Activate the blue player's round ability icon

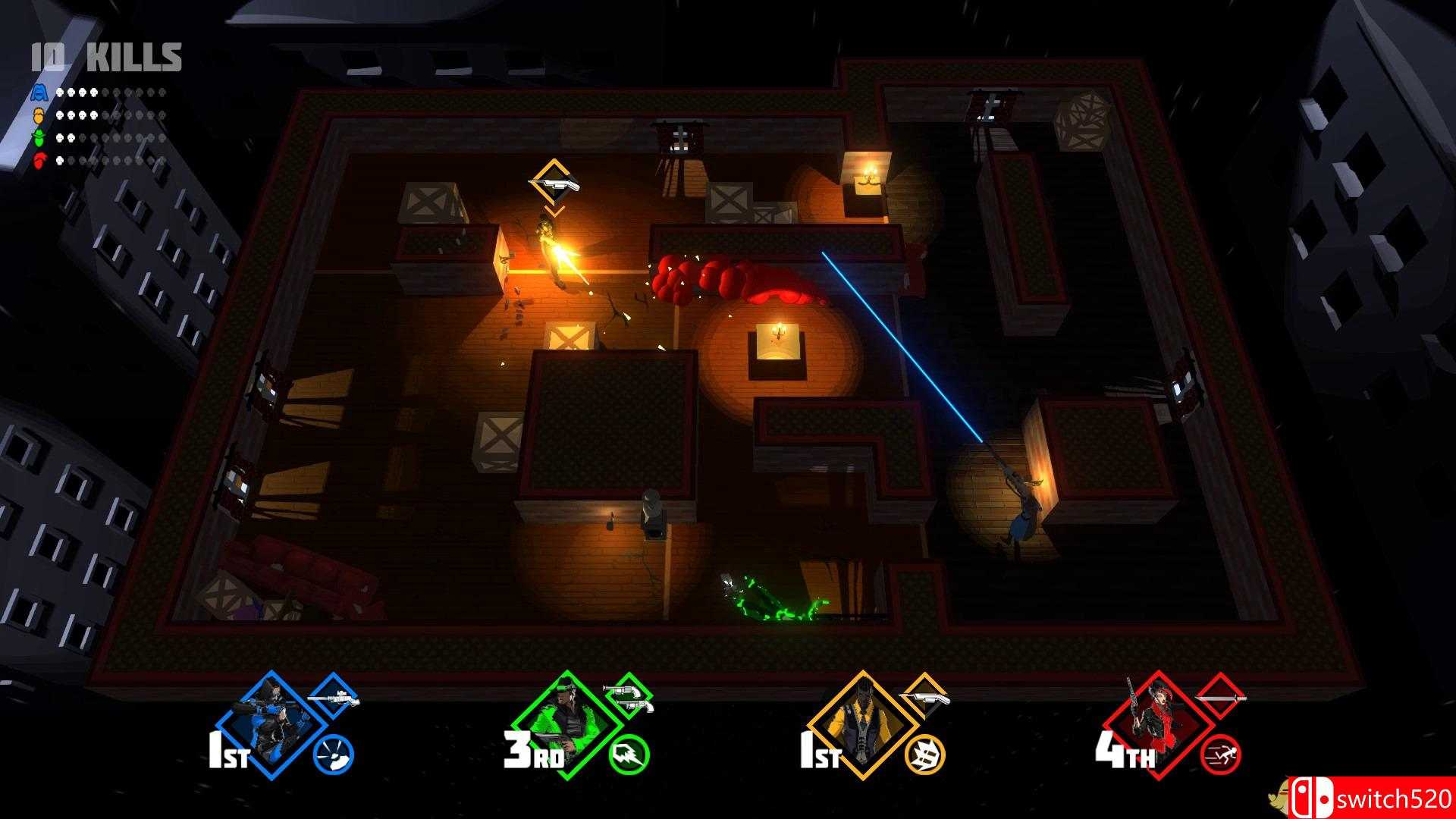pos(334,755)
